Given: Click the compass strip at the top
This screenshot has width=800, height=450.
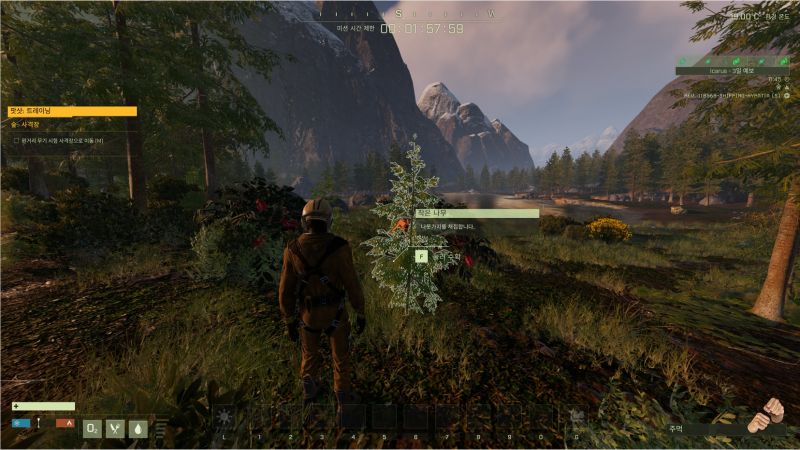Looking at the screenshot, I should (400, 13).
